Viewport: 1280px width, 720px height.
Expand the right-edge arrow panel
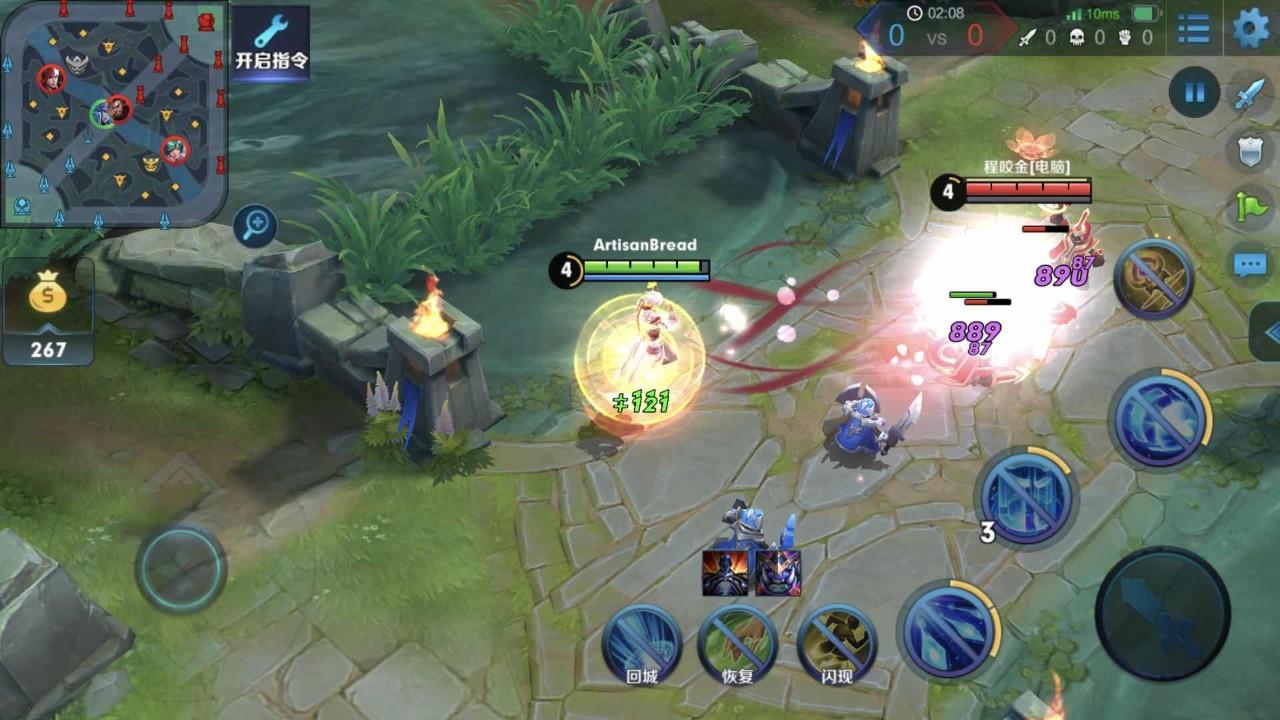1267,331
